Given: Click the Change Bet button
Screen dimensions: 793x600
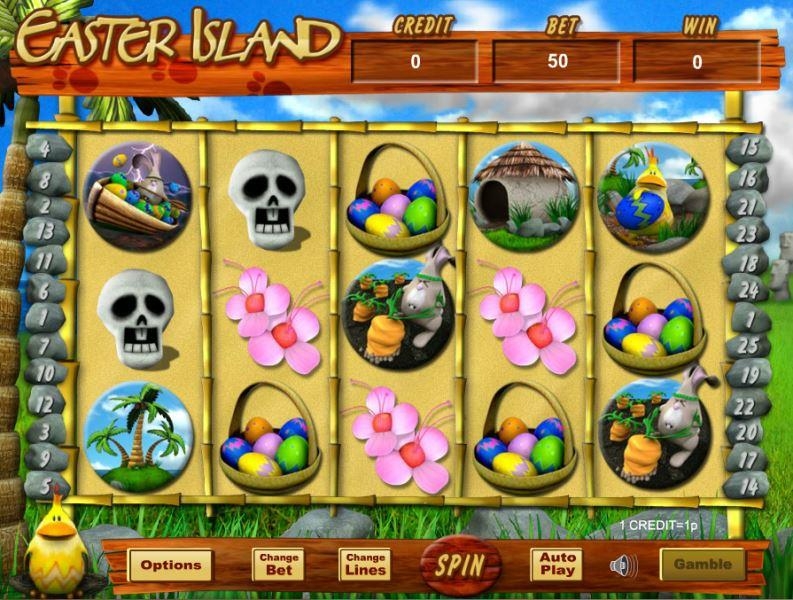Looking at the screenshot, I should [278, 565].
